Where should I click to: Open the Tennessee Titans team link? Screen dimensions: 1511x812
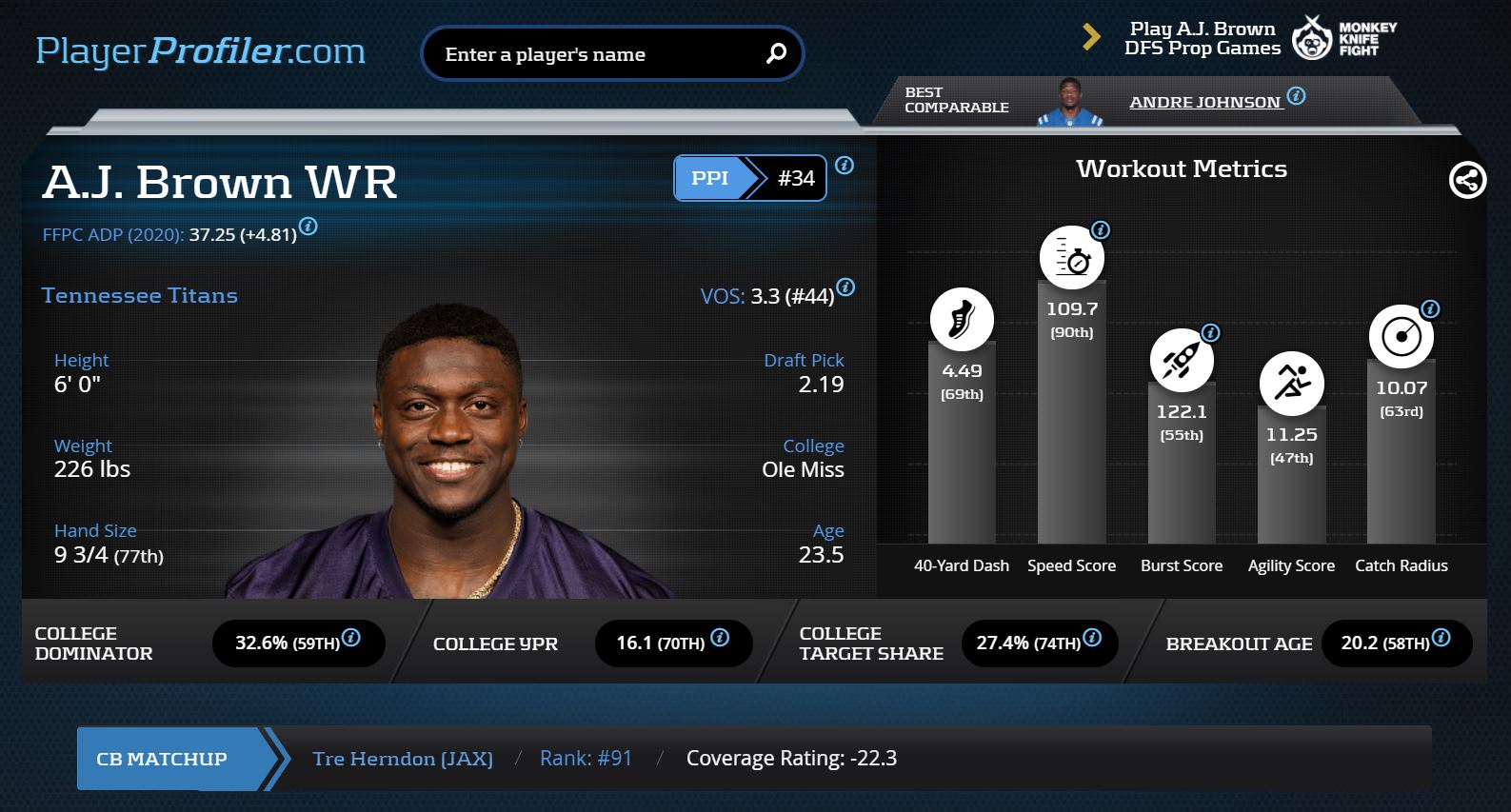coord(140,295)
